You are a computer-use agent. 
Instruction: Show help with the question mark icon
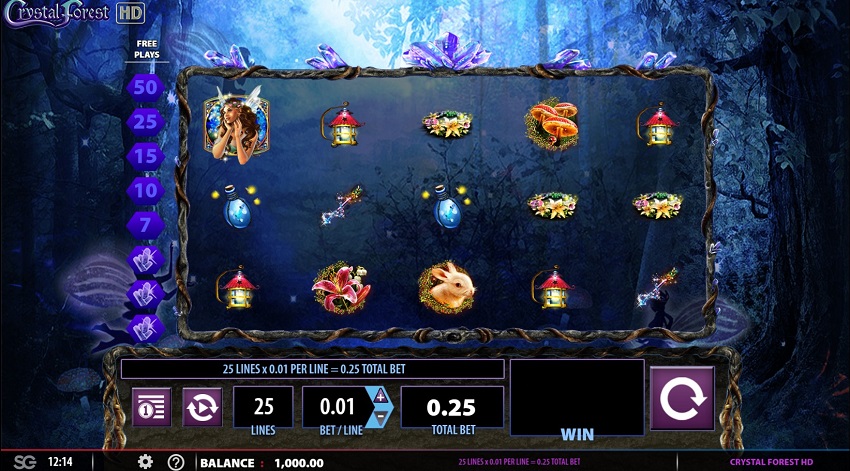[176, 462]
